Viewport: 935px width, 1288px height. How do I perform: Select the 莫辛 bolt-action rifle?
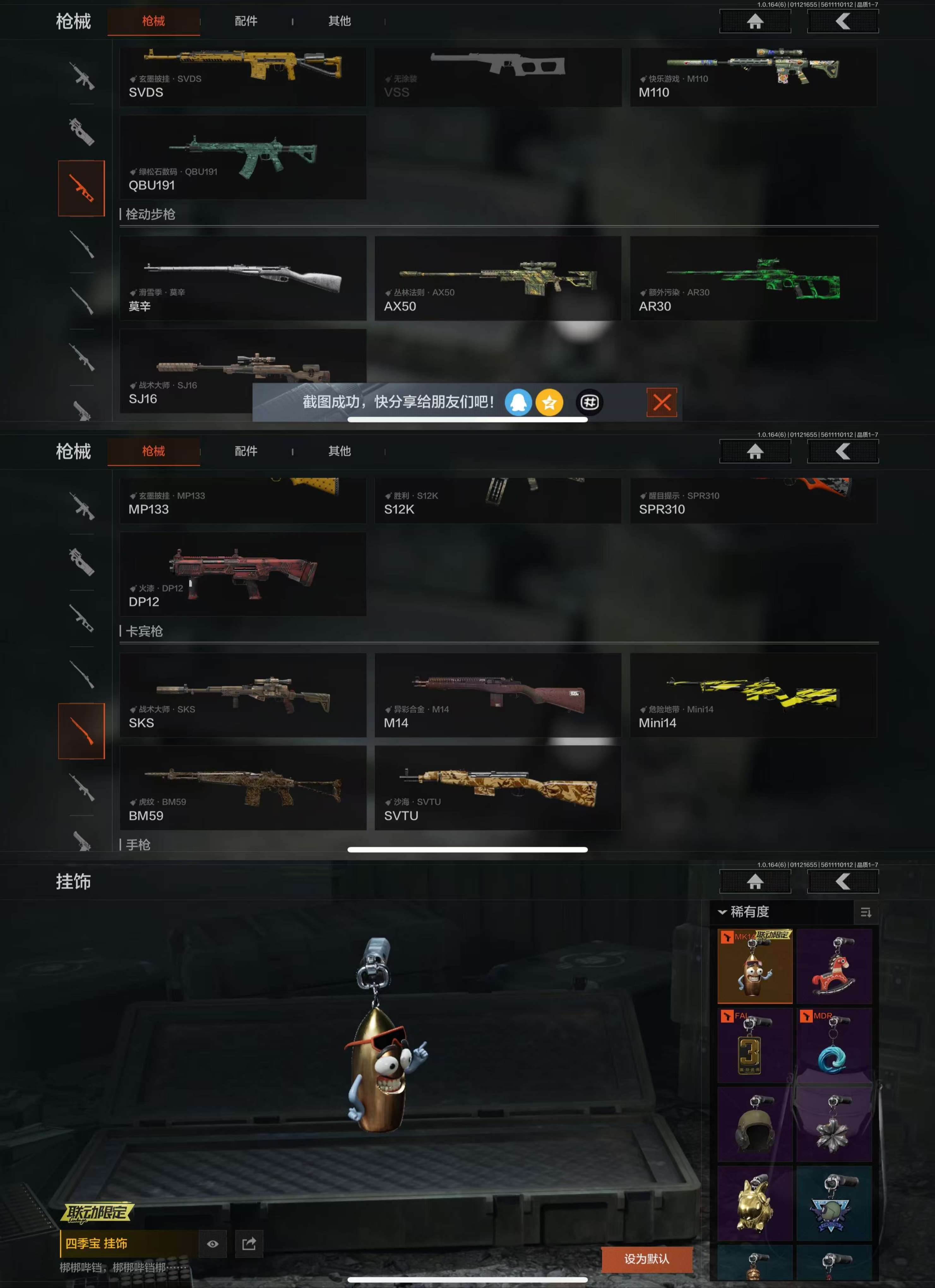pyautogui.click(x=242, y=278)
